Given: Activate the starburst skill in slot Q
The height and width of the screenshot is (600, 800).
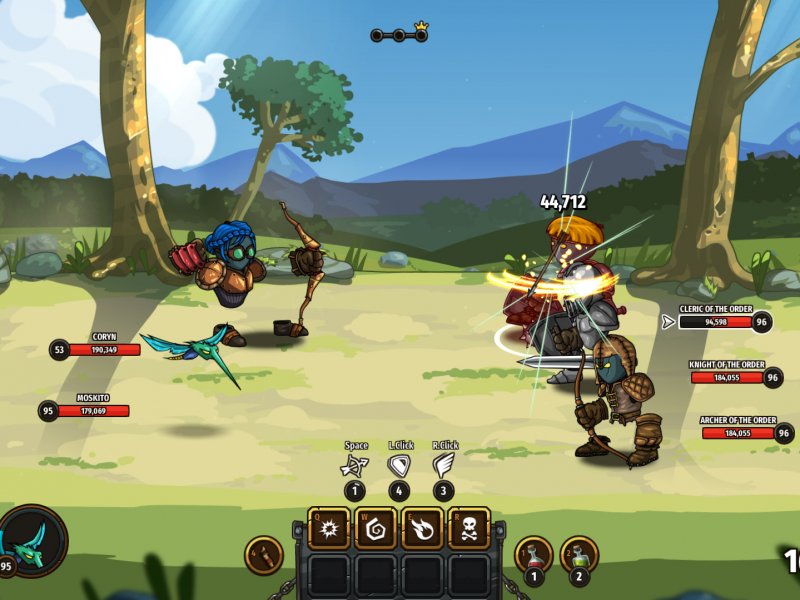Looking at the screenshot, I should (328, 528).
